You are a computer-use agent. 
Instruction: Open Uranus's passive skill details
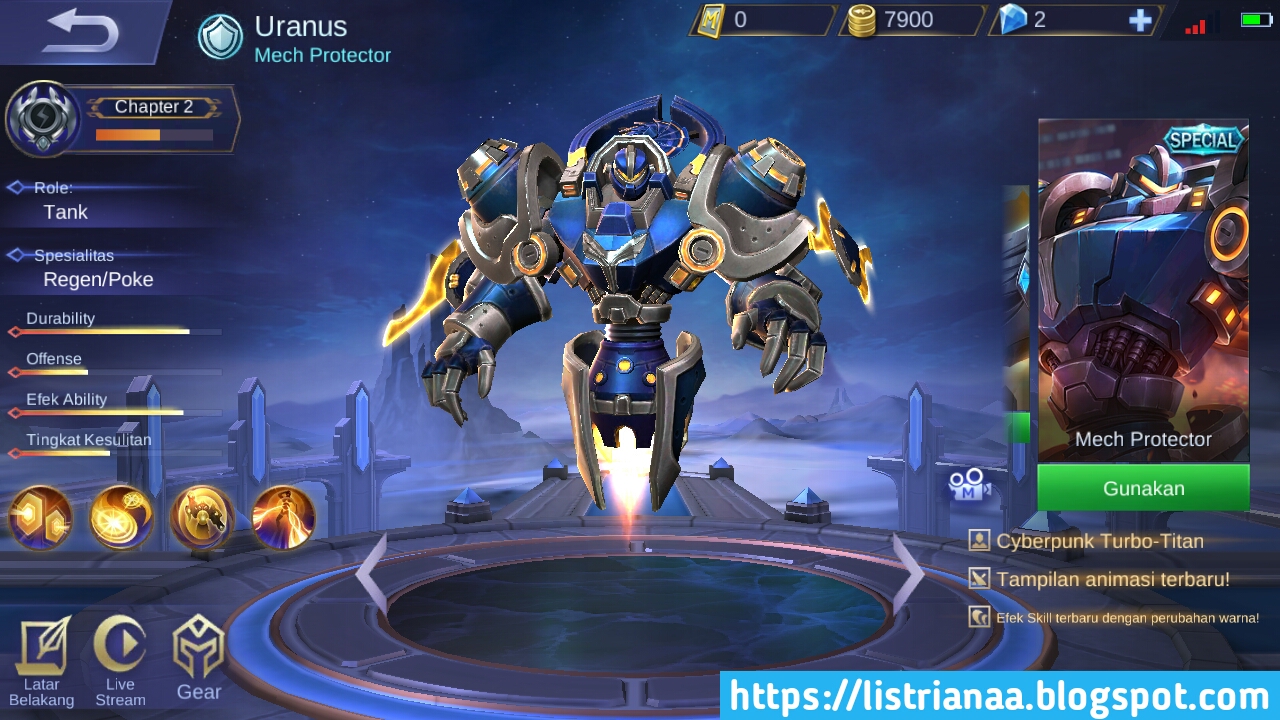coord(40,518)
